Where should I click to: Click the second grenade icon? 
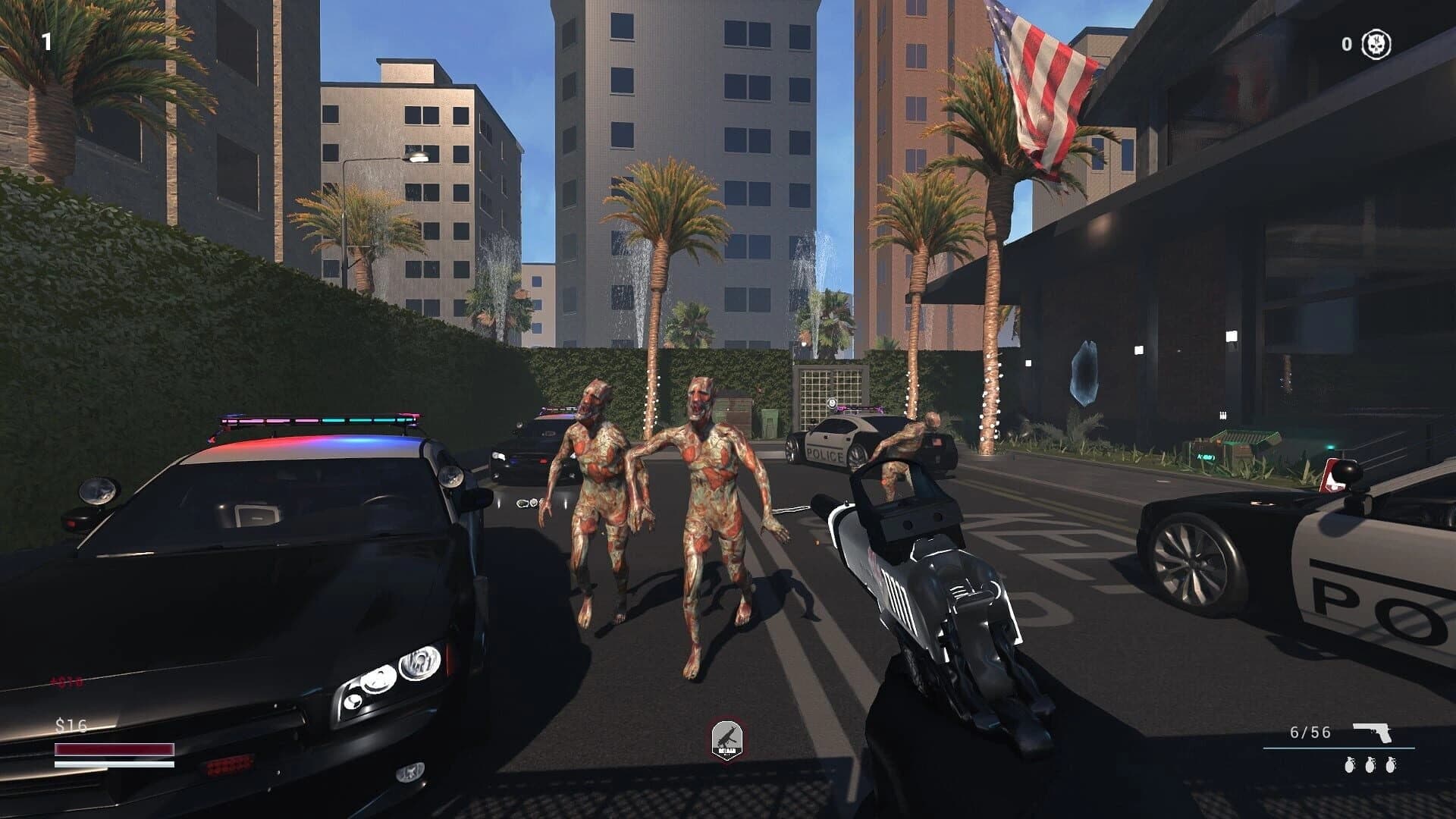click(1370, 766)
